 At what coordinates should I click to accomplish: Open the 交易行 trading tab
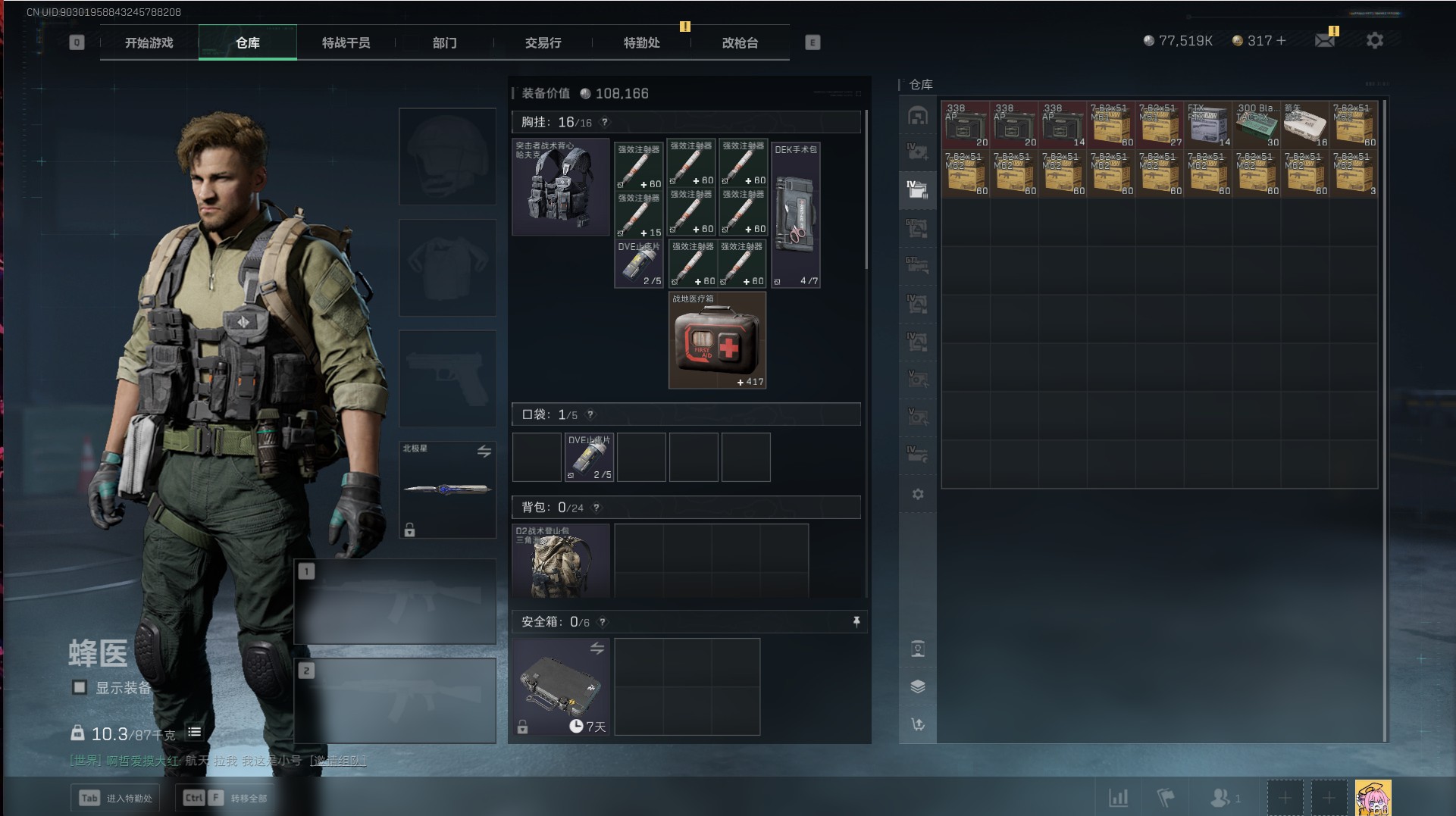[x=543, y=43]
